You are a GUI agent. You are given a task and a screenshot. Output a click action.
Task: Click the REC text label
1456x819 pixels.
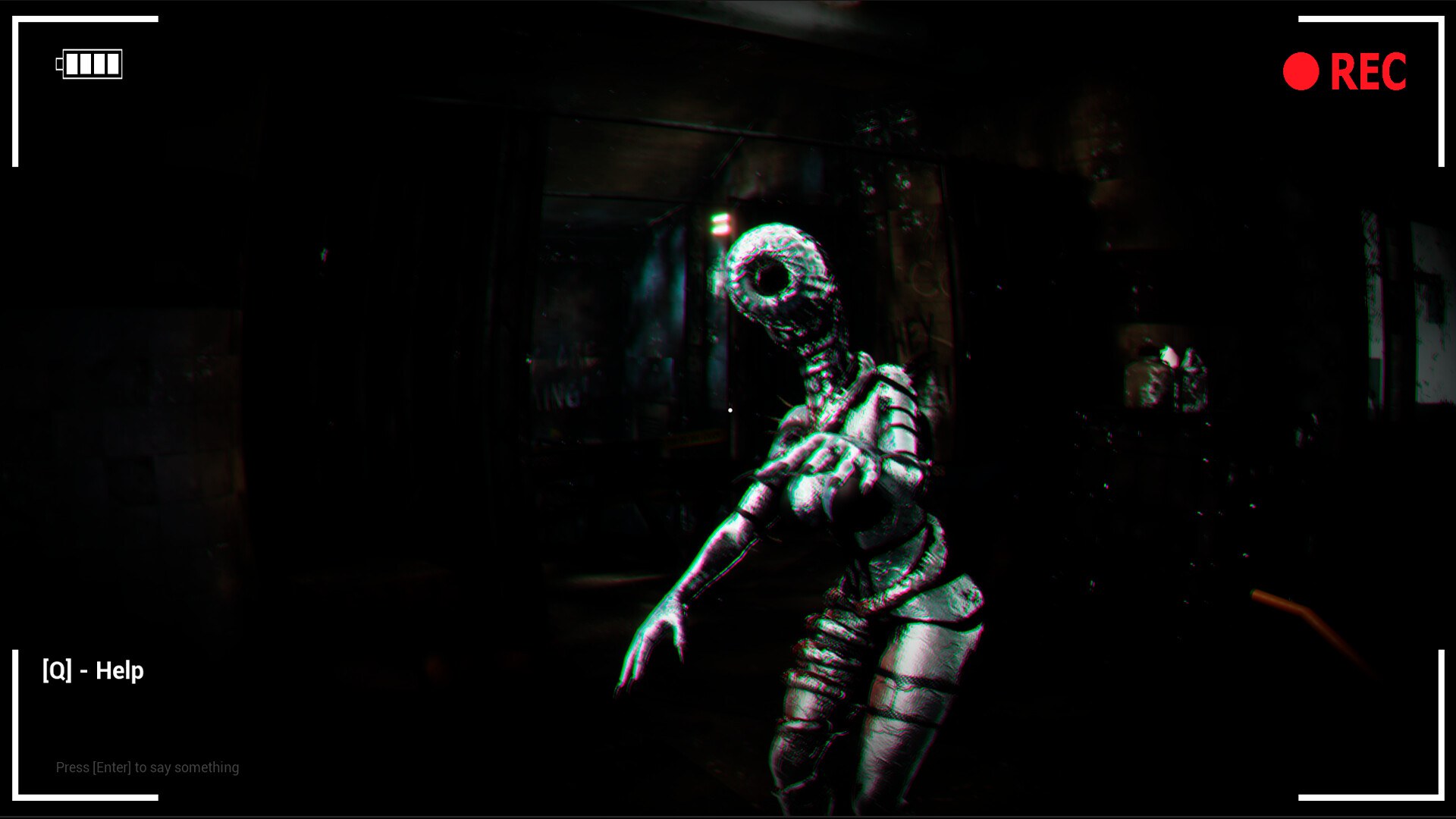1369,72
